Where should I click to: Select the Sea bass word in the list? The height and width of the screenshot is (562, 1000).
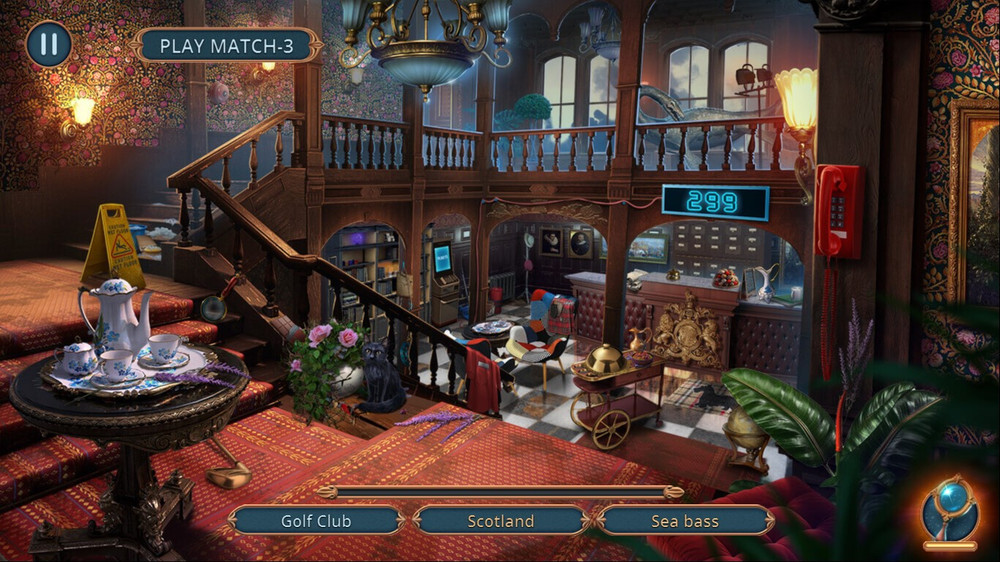pos(685,521)
